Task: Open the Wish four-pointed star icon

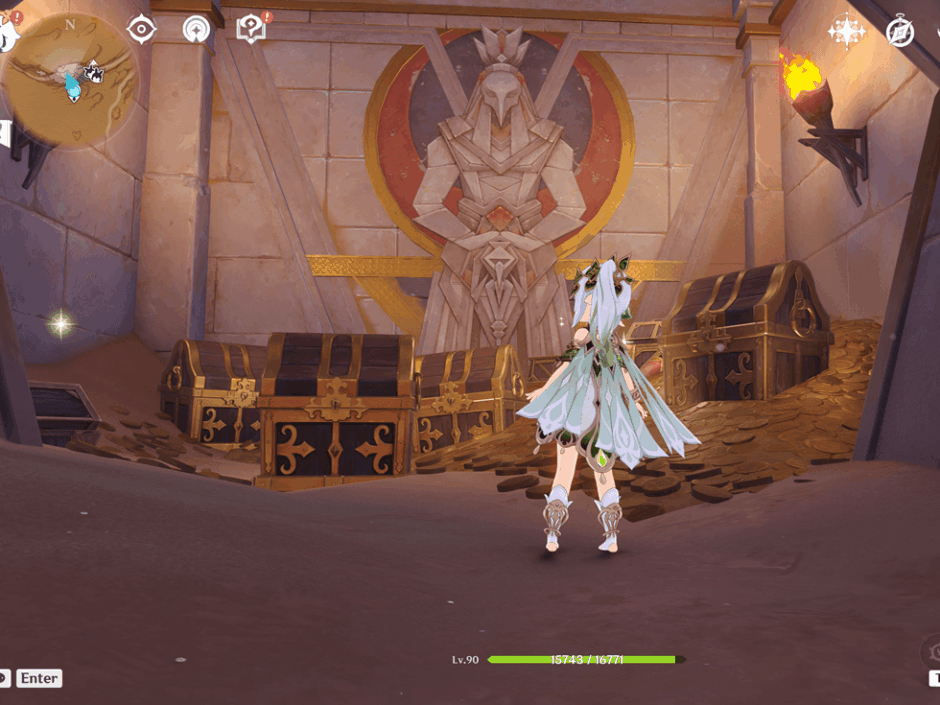Action: (846, 32)
